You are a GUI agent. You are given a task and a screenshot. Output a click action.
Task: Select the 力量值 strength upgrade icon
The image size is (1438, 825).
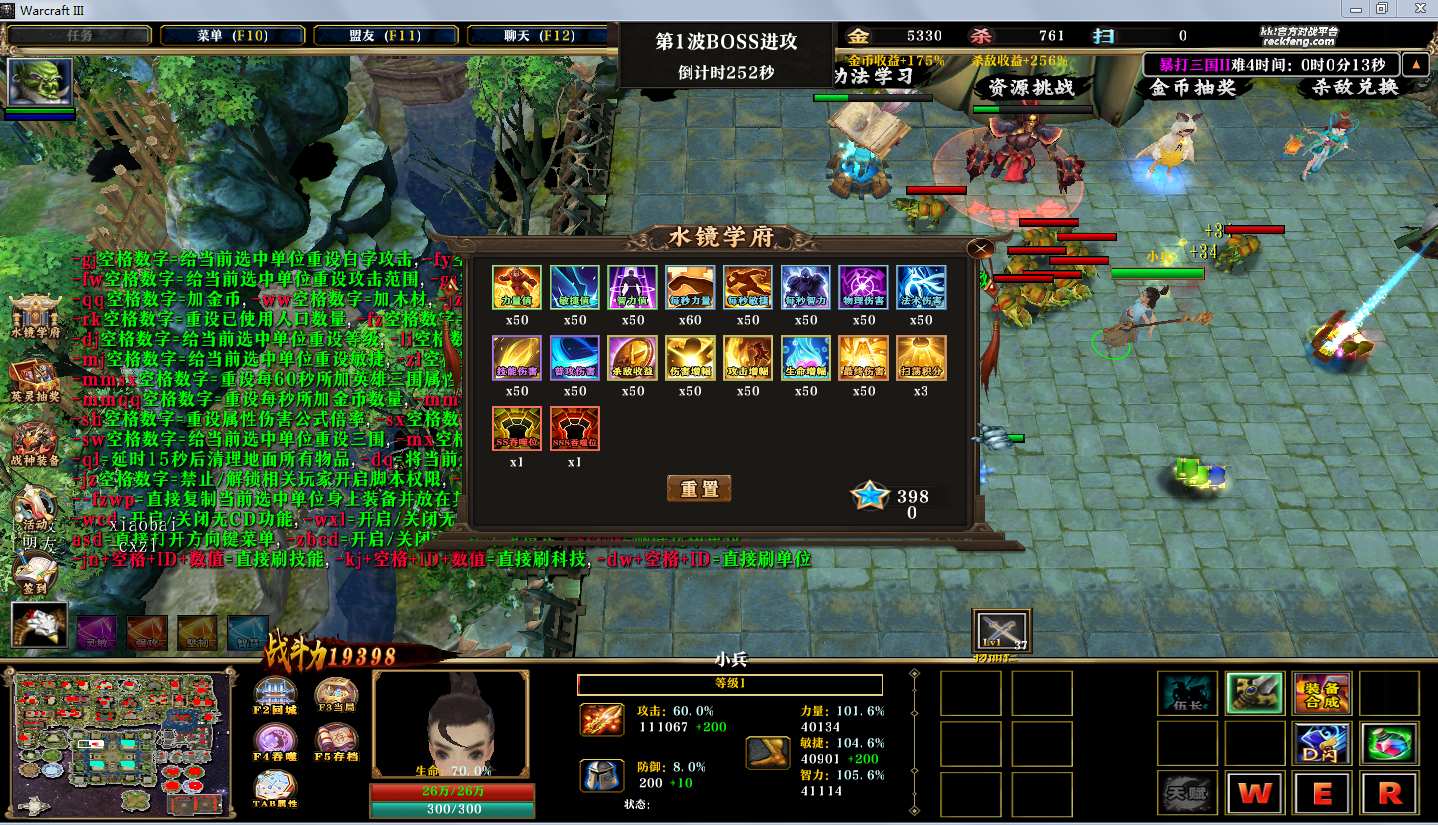point(517,288)
